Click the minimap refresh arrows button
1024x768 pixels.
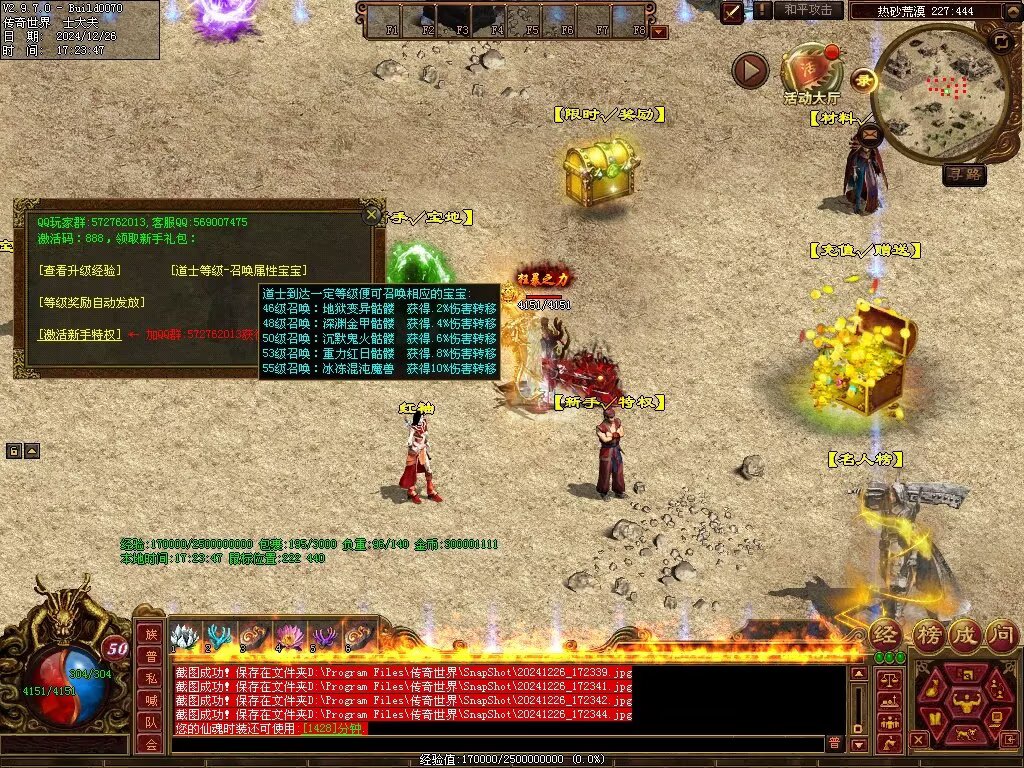point(1001,42)
